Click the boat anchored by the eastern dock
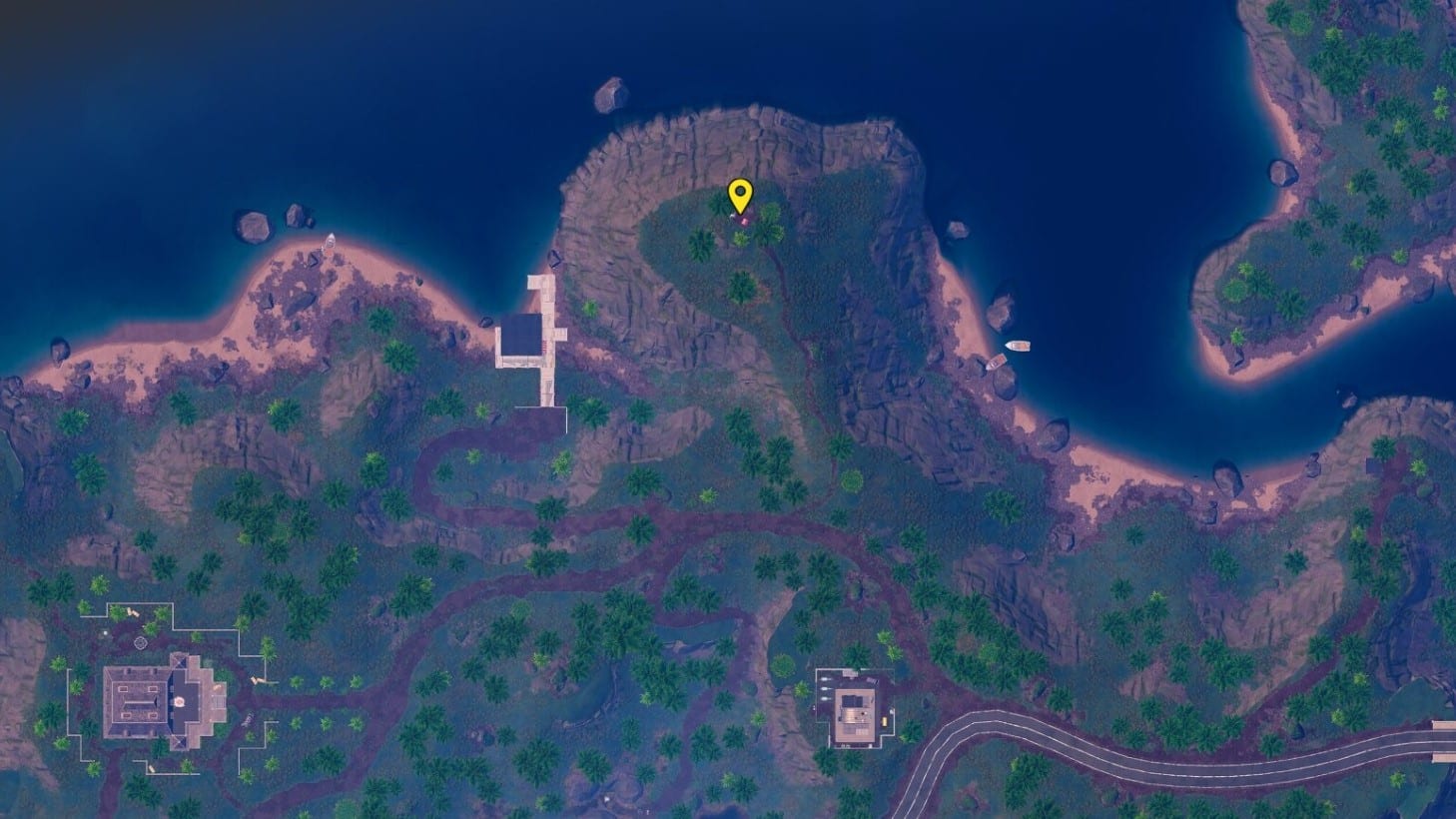Image resolution: width=1456 pixels, height=819 pixels. pos(1019,346)
